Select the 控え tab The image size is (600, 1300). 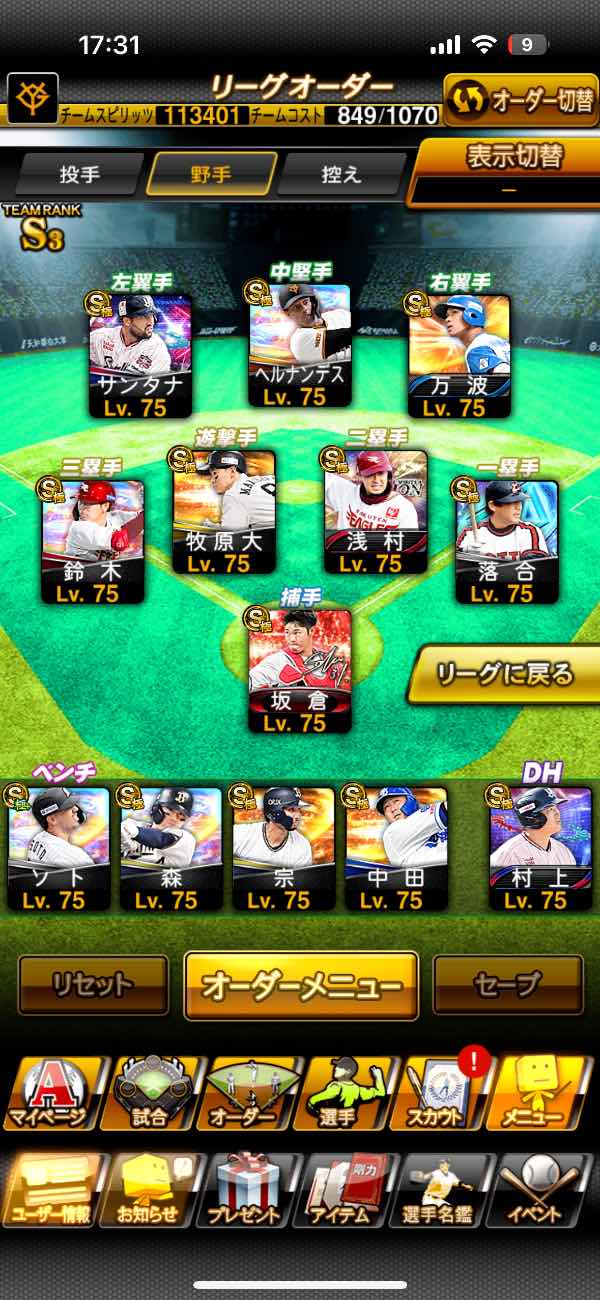coord(341,175)
